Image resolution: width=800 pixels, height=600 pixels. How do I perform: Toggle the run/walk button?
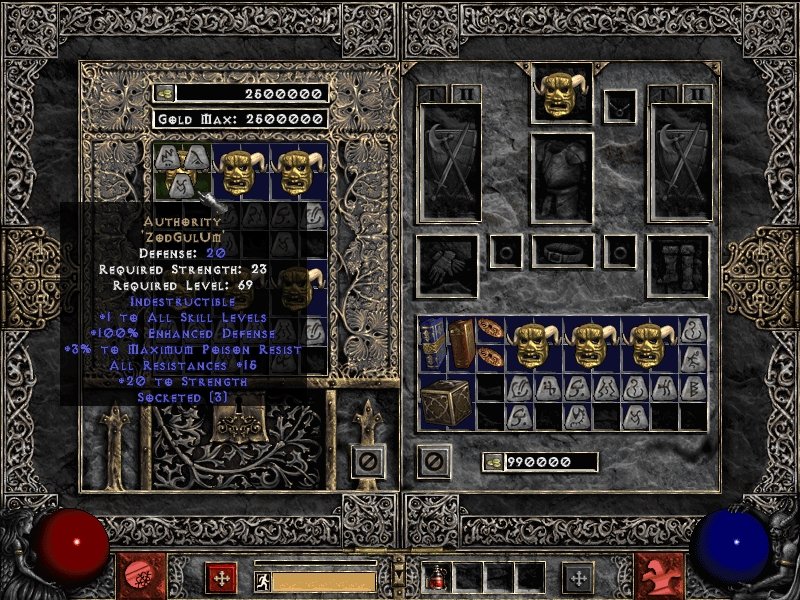click(x=261, y=580)
